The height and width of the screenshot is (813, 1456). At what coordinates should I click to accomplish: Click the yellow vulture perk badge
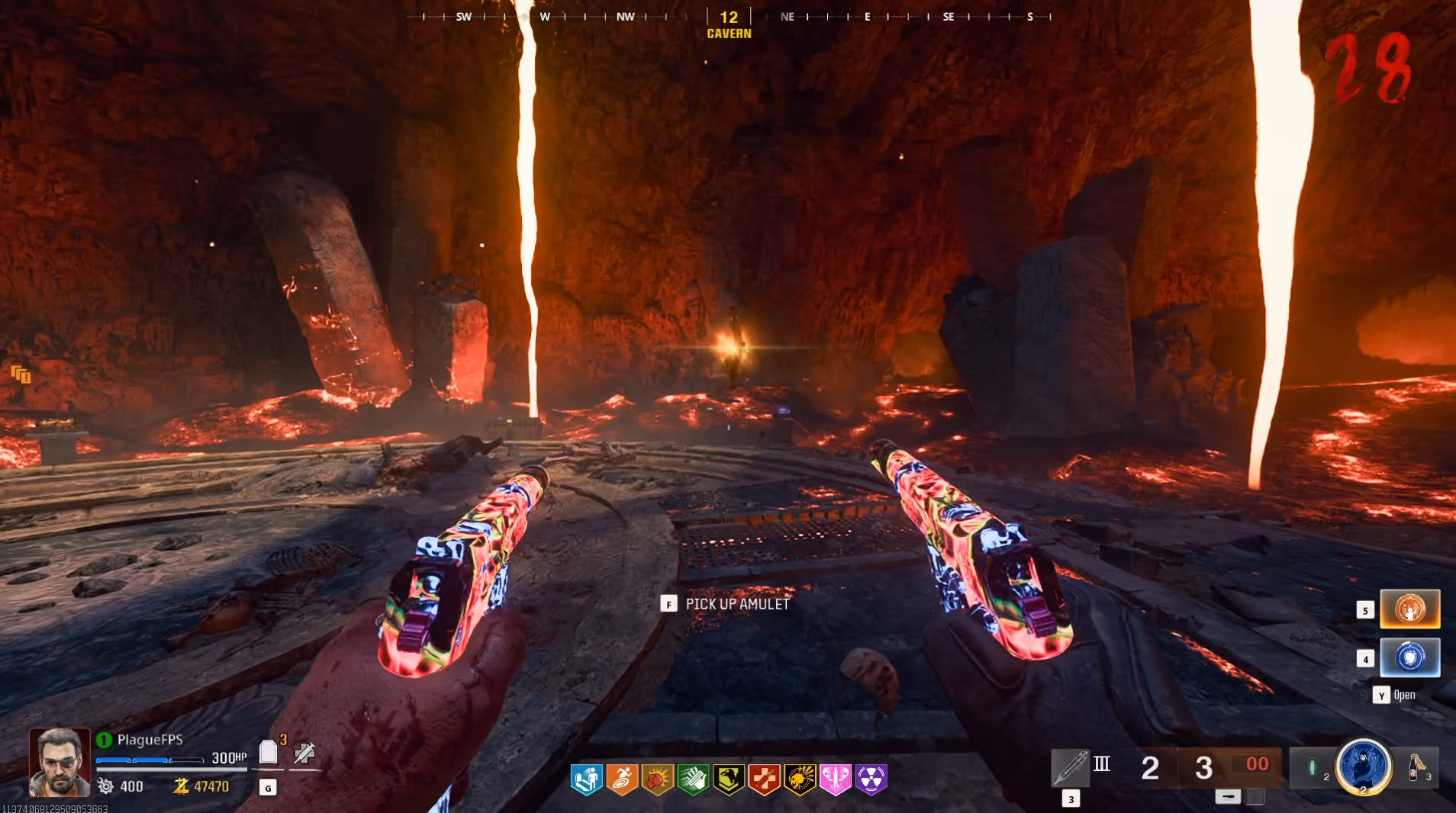[x=729, y=779]
